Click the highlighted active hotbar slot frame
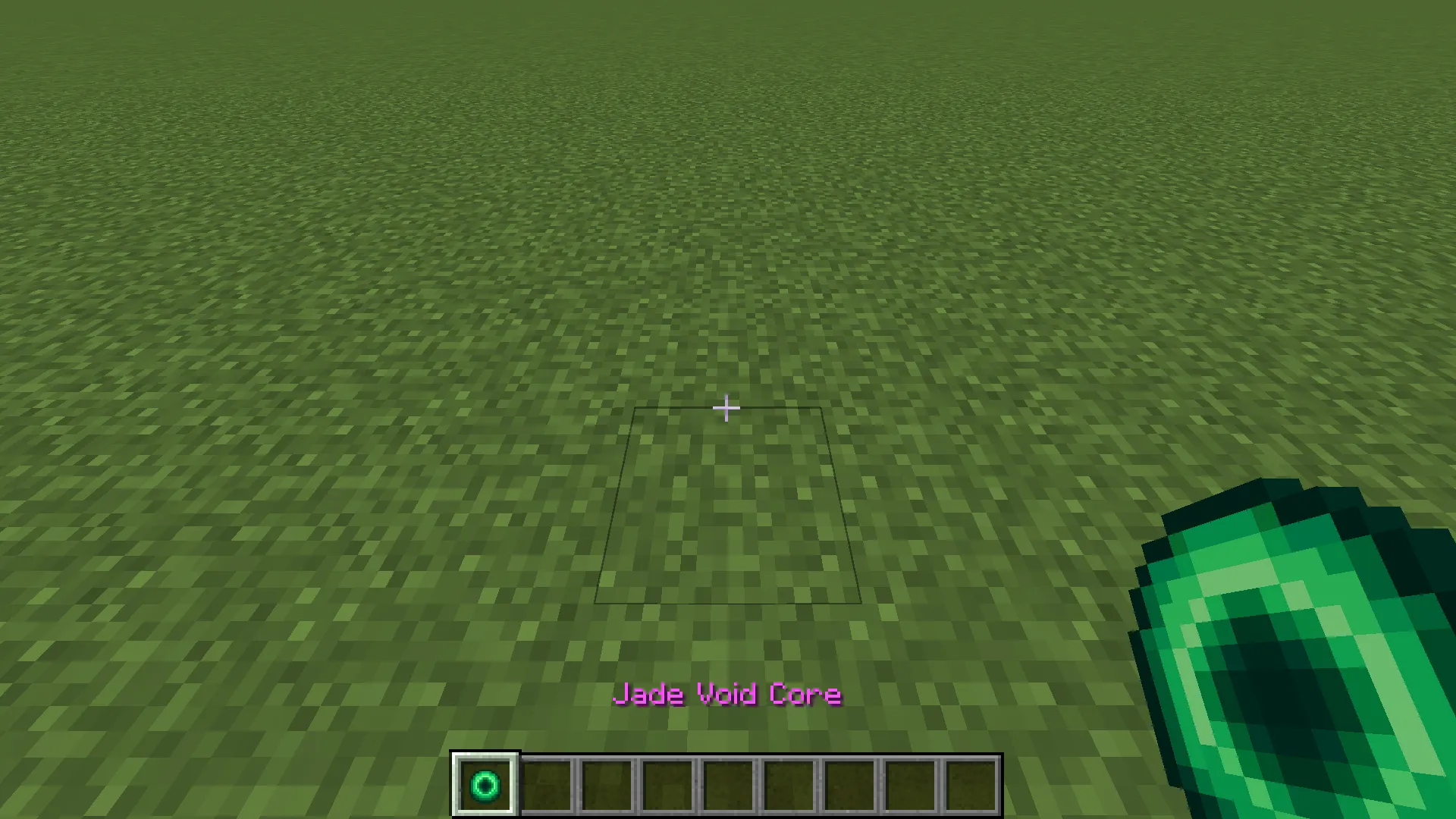Image resolution: width=1456 pixels, height=819 pixels. pos(485,783)
